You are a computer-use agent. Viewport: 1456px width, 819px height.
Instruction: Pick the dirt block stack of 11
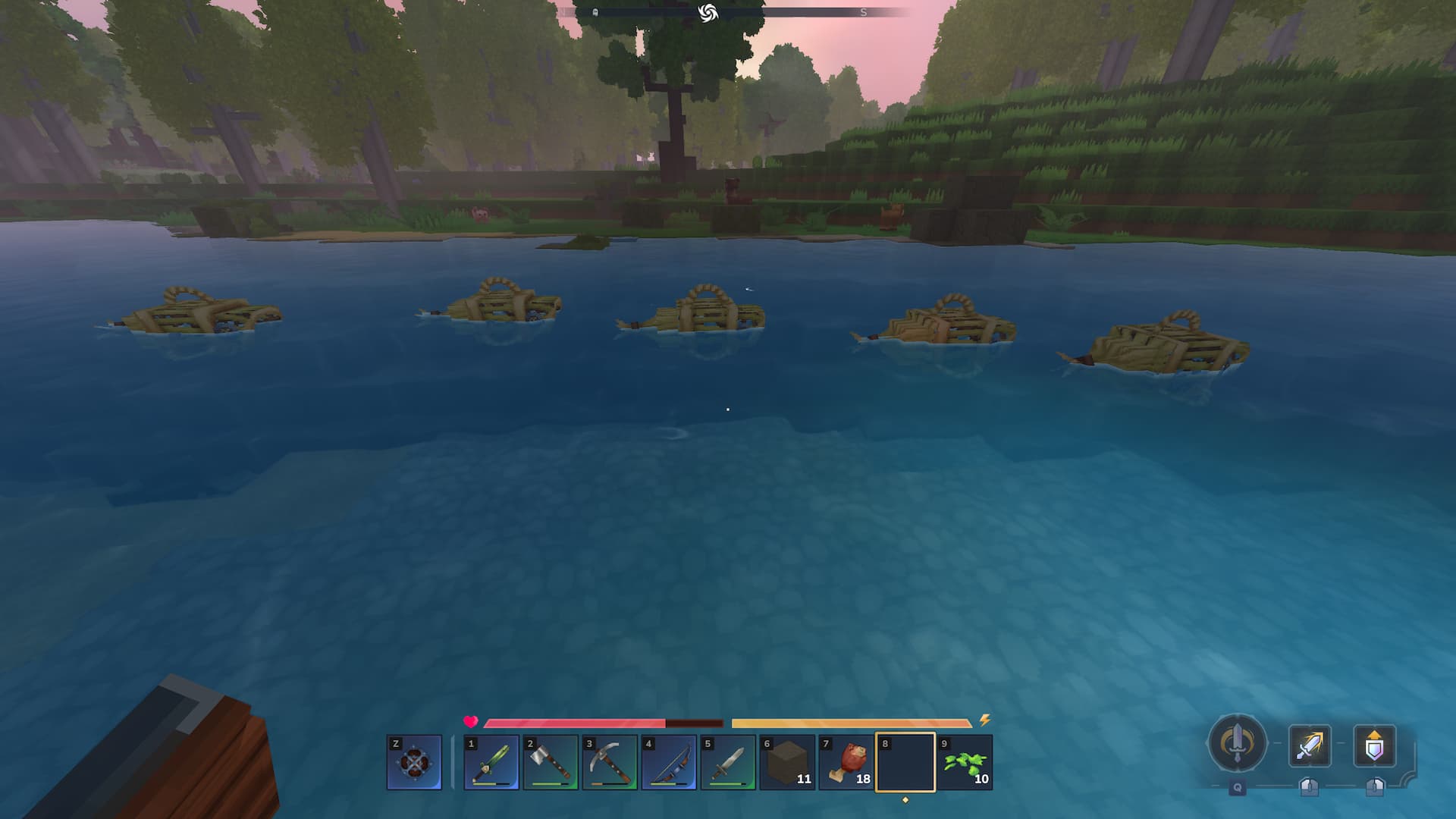[x=787, y=762]
